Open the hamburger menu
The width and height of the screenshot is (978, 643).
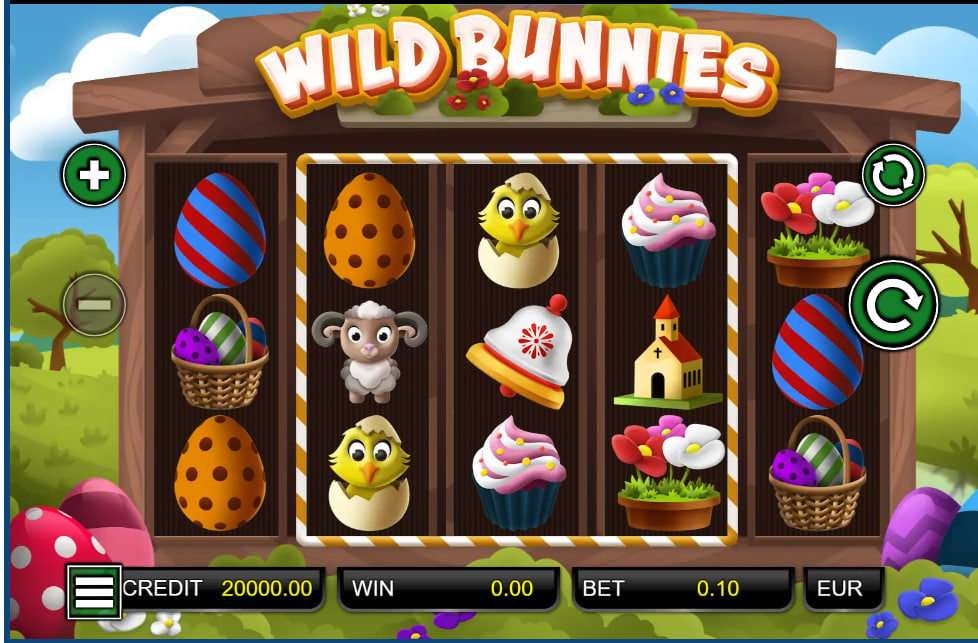click(94, 591)
